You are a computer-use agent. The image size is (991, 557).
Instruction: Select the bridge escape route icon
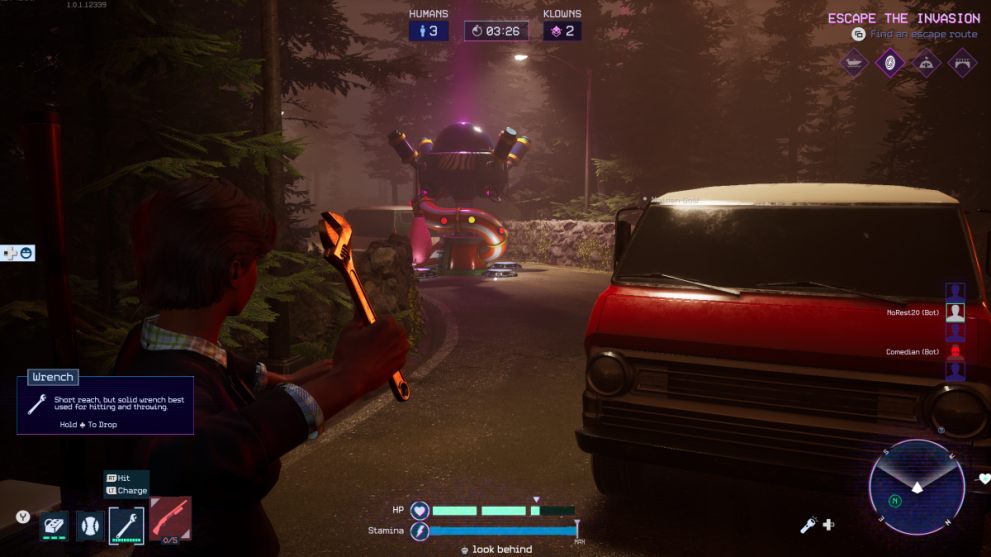coord(962,64)
